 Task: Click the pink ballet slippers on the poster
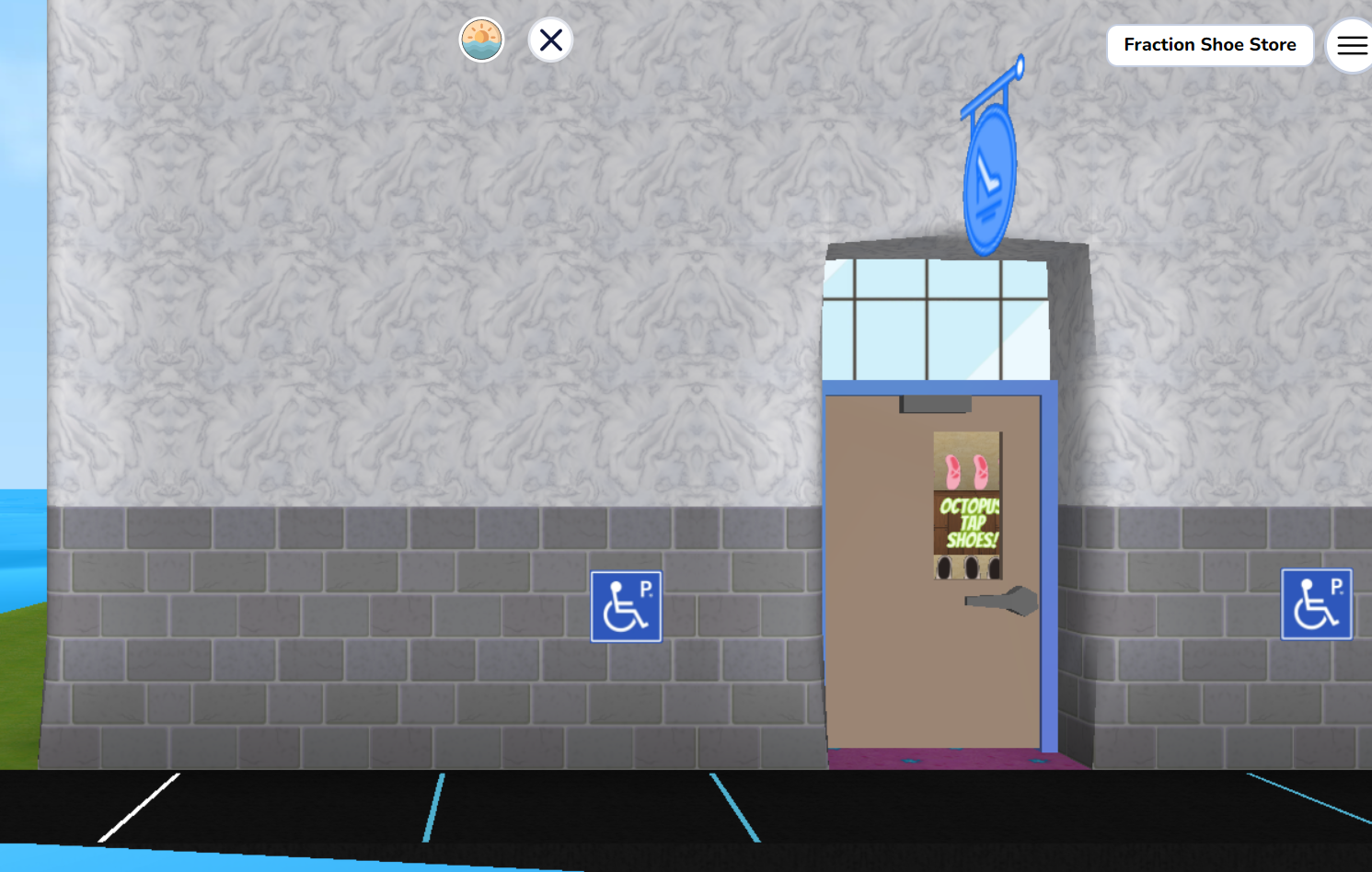click(x=966, y=469)
